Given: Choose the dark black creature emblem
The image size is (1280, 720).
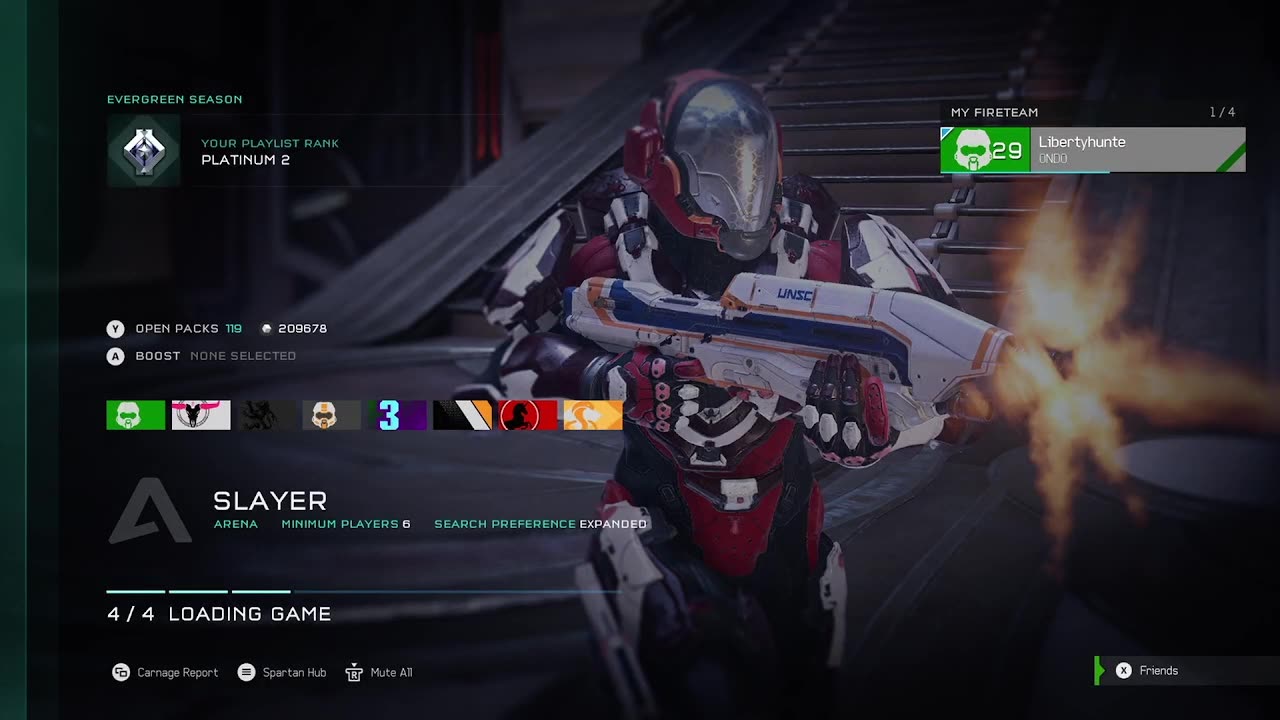Looking at the screenshot, I should point(267,415).
